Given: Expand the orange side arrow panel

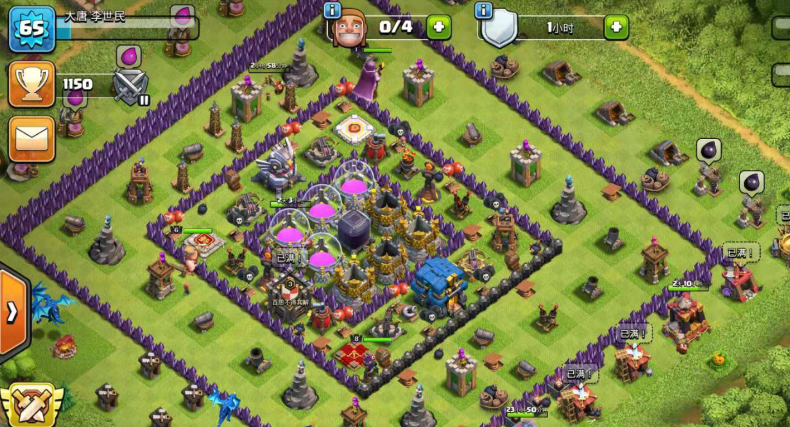Looking at the screenshot, I should pyautogui.click(x=12, y=312).
